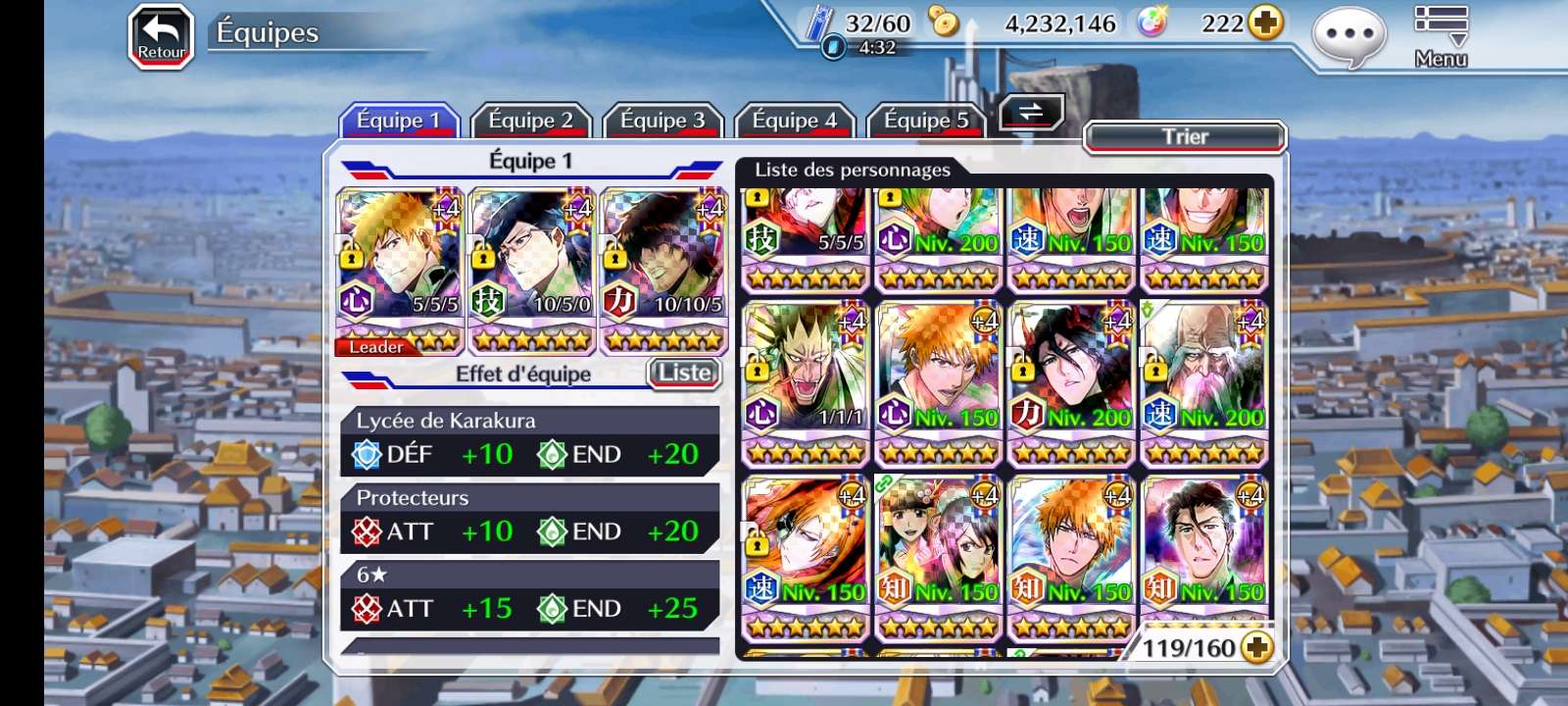Add more spirit orbs with plus button

tap(1266, 23)
